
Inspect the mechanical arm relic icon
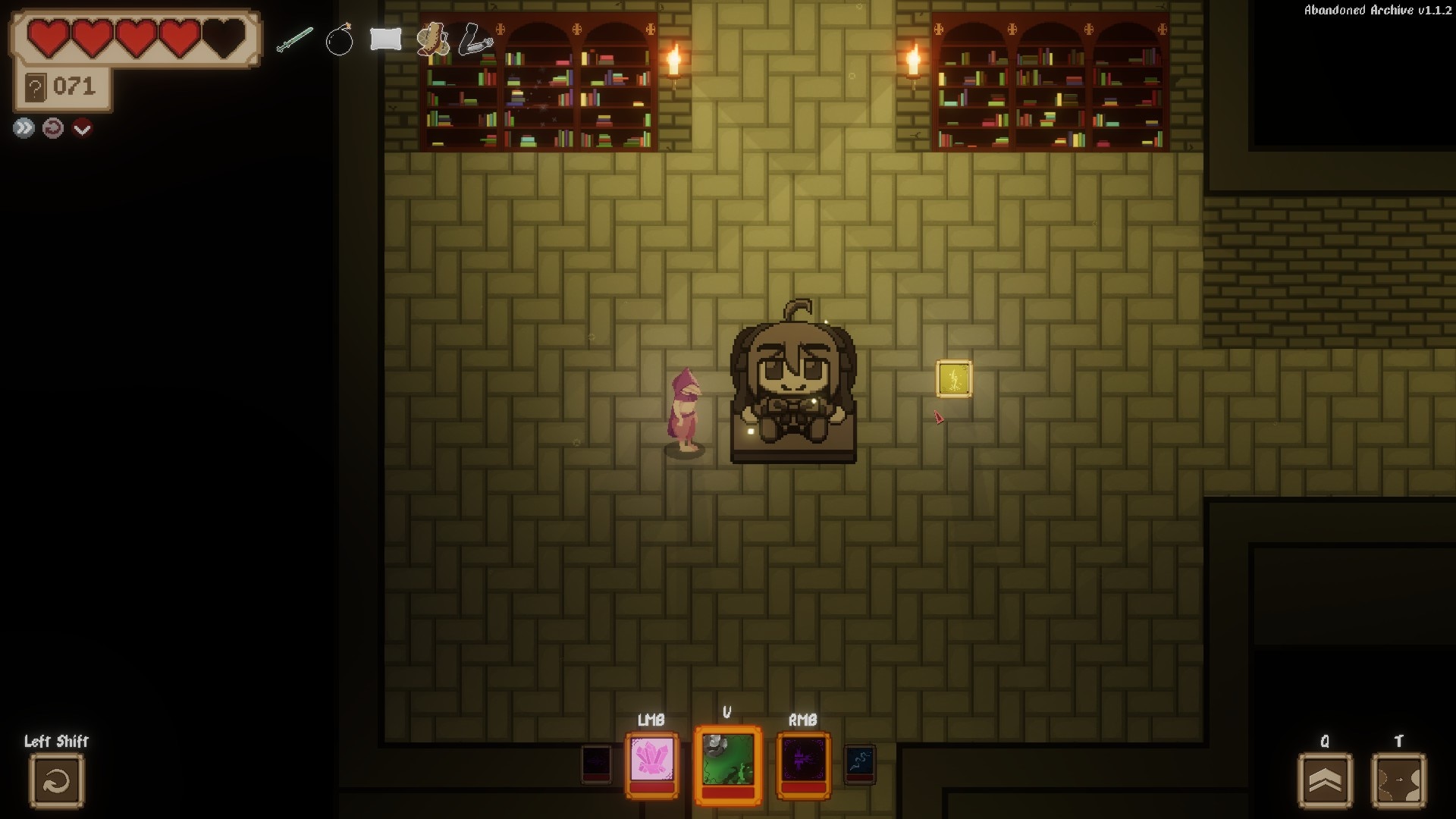[x=475, y=39]
